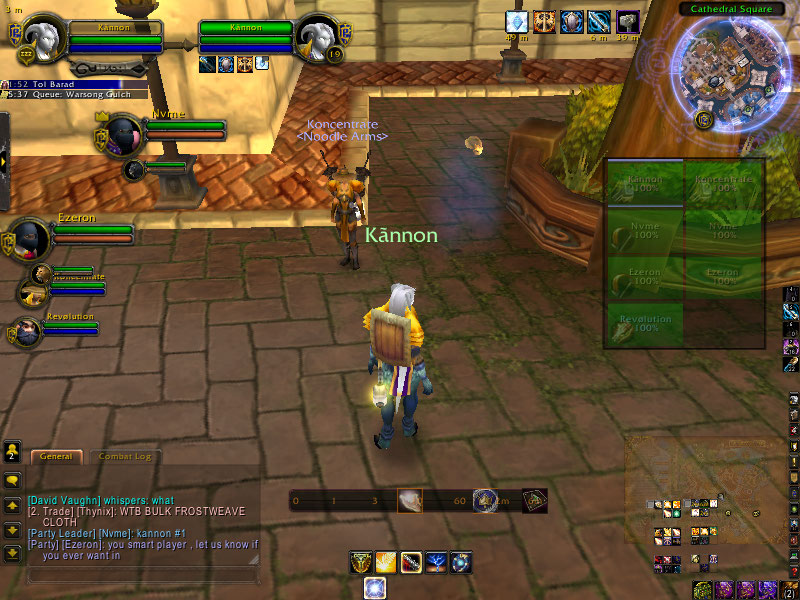Activate the golden shield ability icon
800x600 pixels.
point(361,563)
